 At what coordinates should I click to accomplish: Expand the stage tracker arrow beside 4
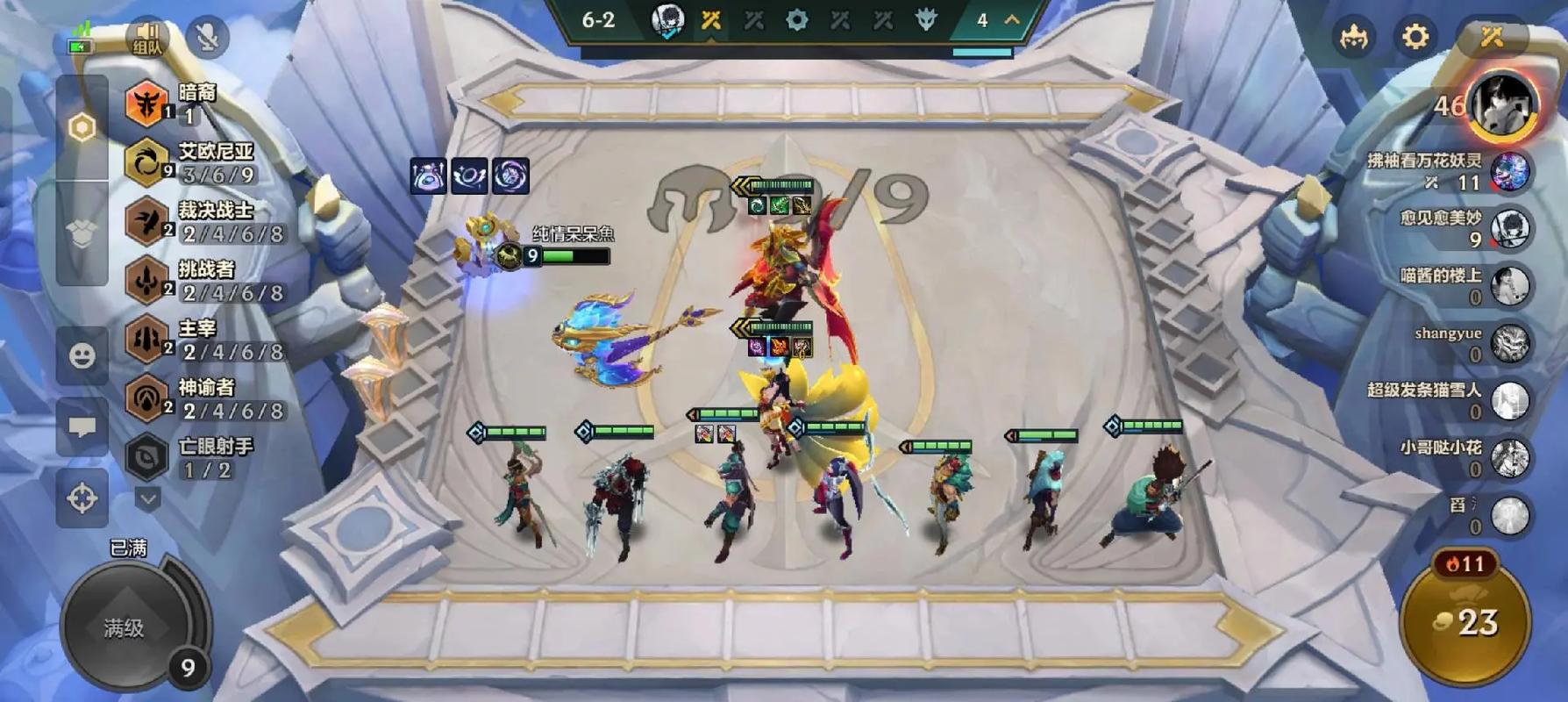[1012, 19]
